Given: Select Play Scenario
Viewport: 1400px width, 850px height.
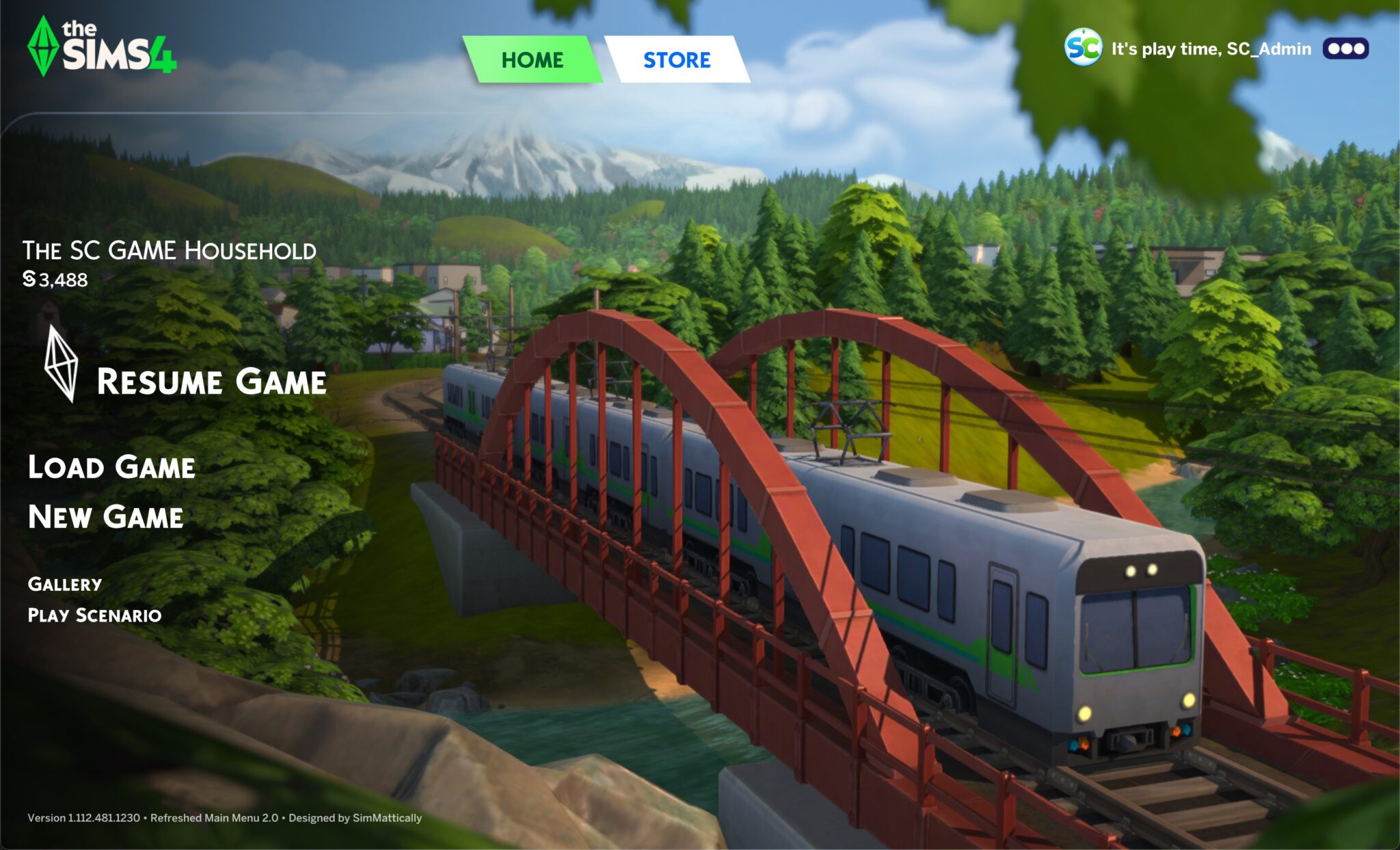Looking at the screenshot, I should tap(95, 615).
